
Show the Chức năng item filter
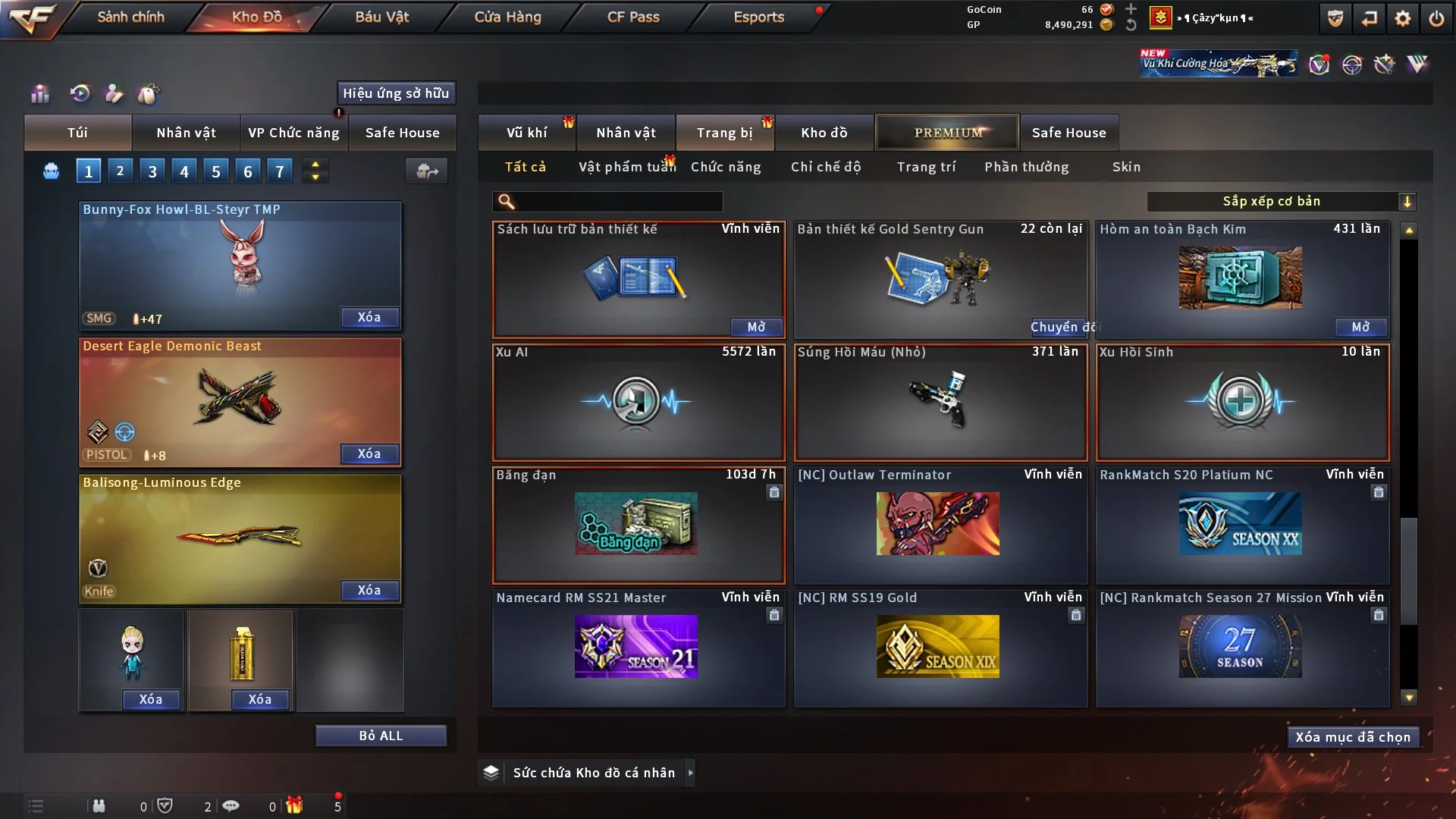pyautogui.click(x=726, y=167)
